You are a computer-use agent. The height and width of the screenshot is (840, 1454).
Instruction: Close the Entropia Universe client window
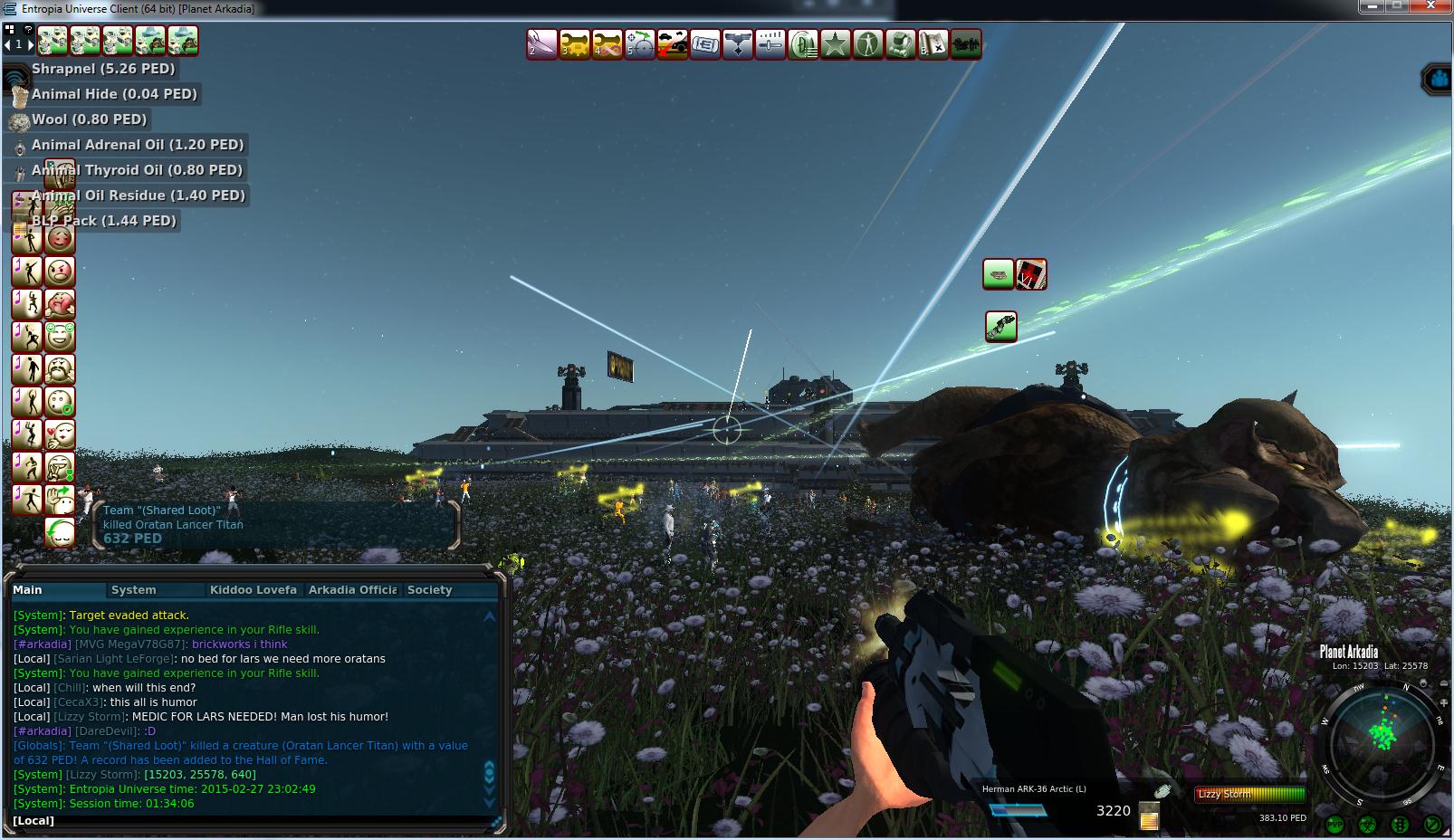(1433, 7)
